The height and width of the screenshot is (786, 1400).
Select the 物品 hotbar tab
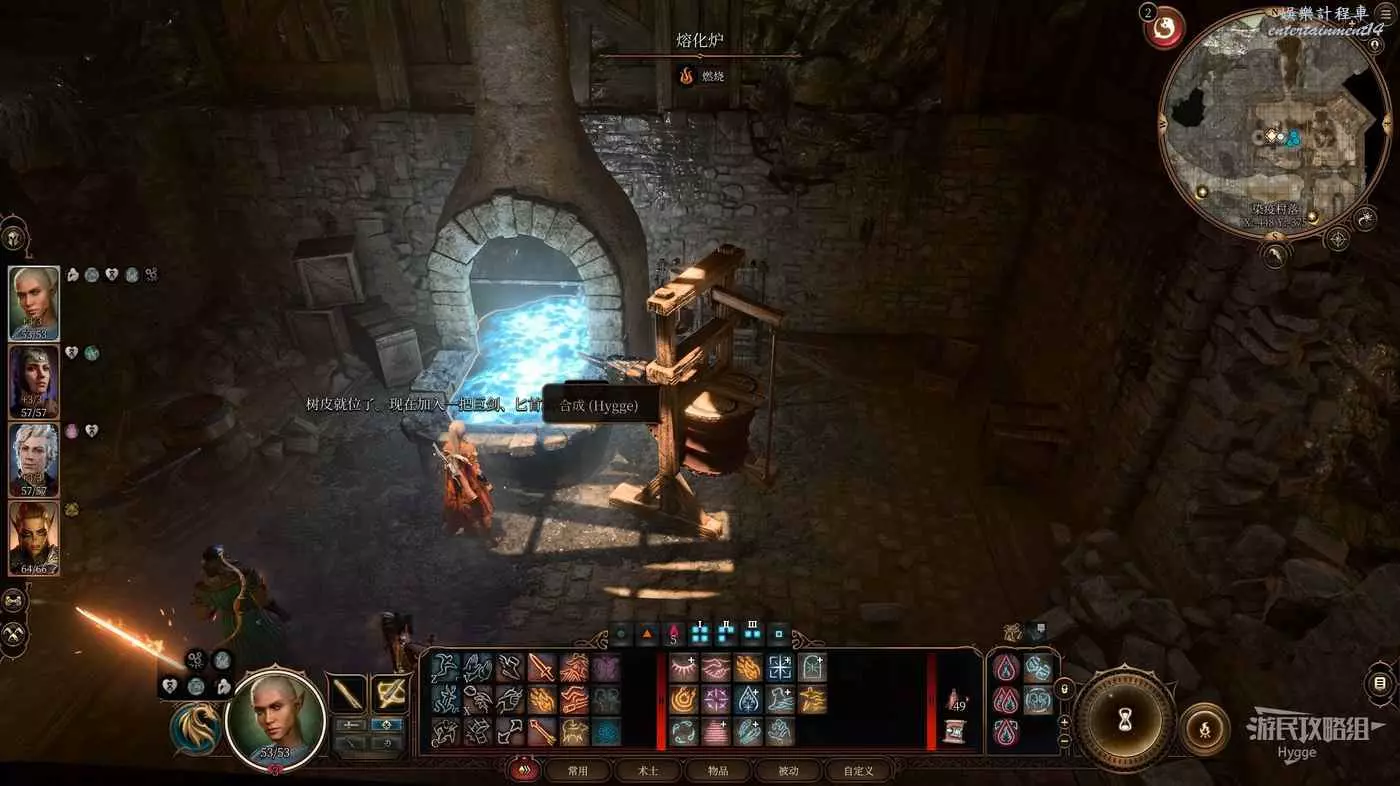click(717, 771)
